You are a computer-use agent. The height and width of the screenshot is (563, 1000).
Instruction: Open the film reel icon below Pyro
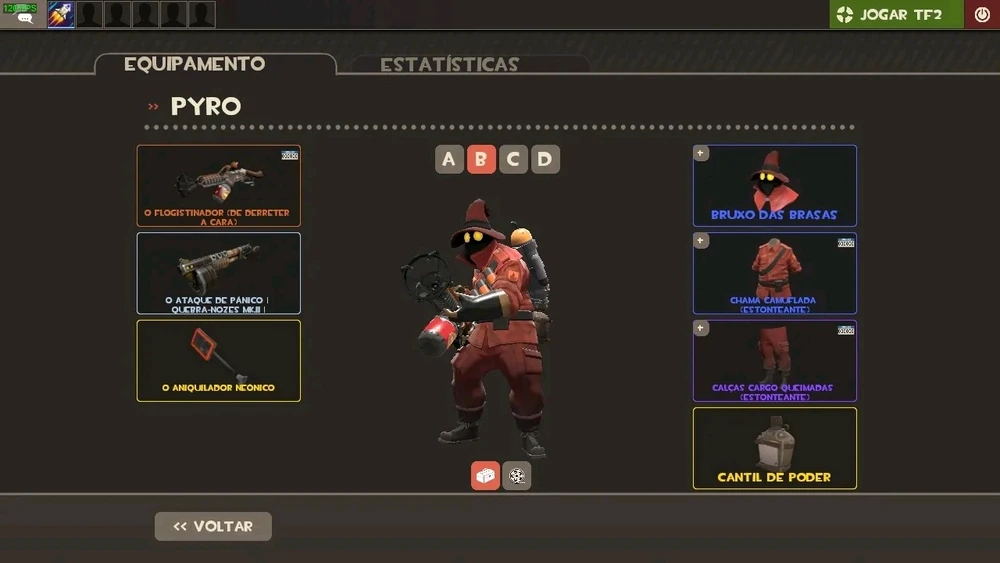pos(517,476)
